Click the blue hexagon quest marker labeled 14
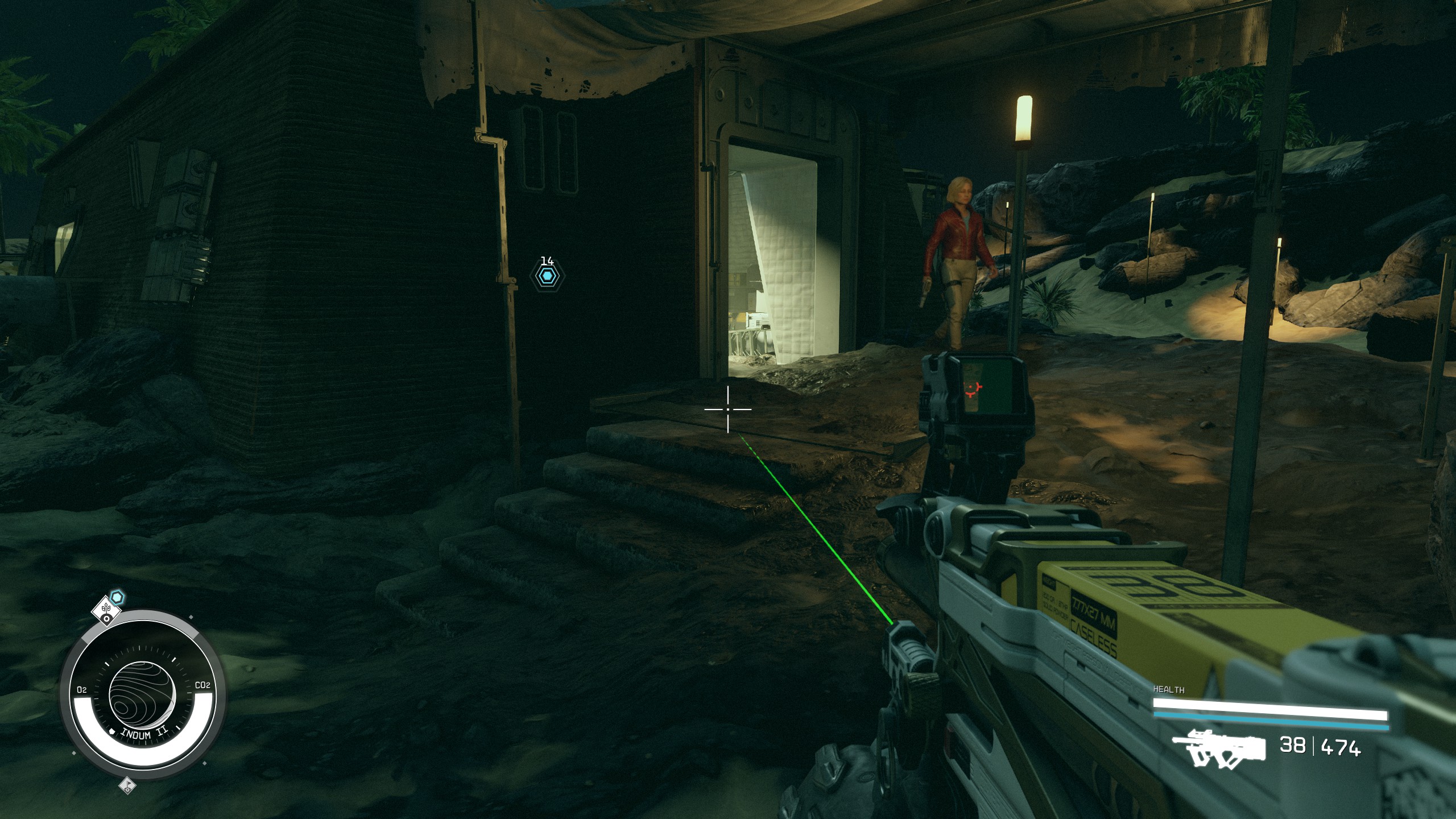Screen dimensions: 1456x819 point(547,276)
